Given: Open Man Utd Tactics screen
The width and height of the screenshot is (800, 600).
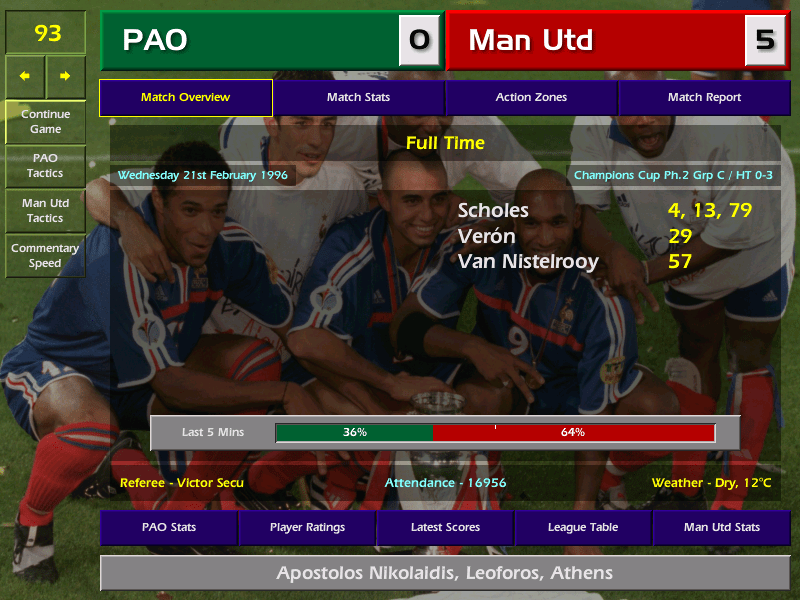Looking at the screenshot, I should click(x=45, y=210).
